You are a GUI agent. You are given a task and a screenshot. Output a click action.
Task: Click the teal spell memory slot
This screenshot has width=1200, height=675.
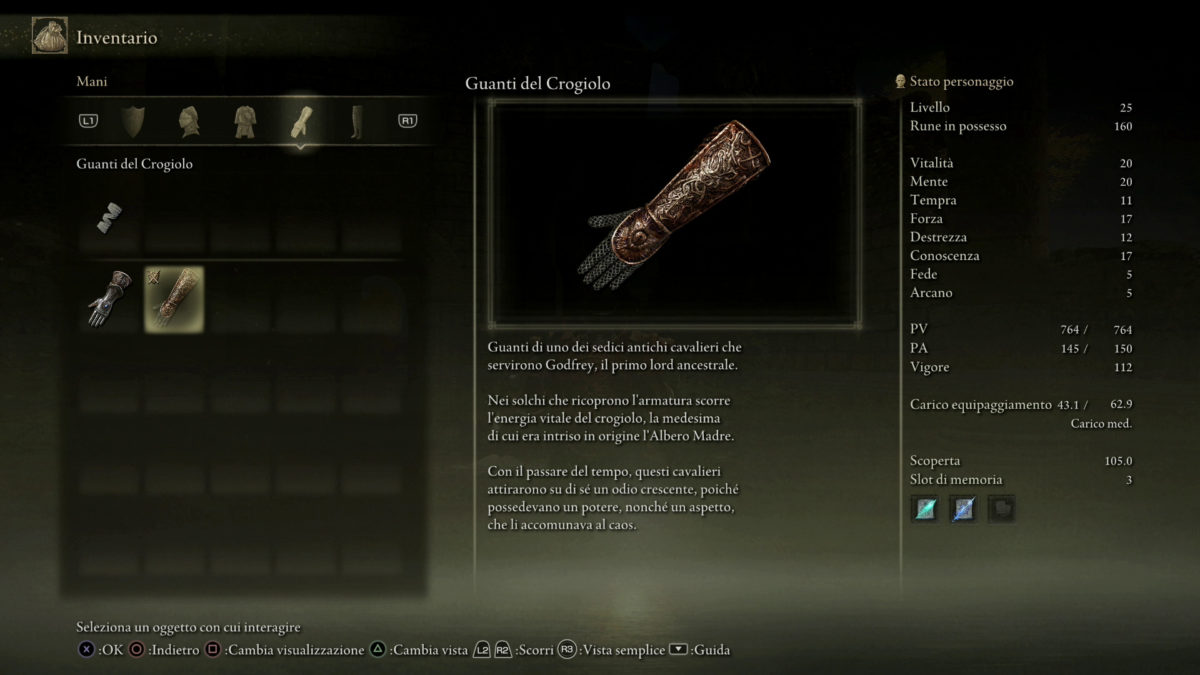click(925, 509)
